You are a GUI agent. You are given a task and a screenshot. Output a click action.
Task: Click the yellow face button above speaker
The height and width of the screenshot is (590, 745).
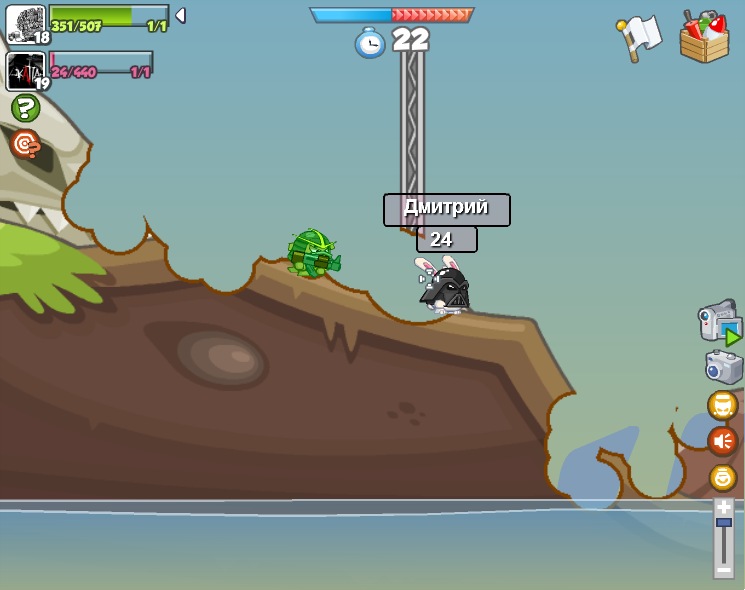(x=722, y=405)
